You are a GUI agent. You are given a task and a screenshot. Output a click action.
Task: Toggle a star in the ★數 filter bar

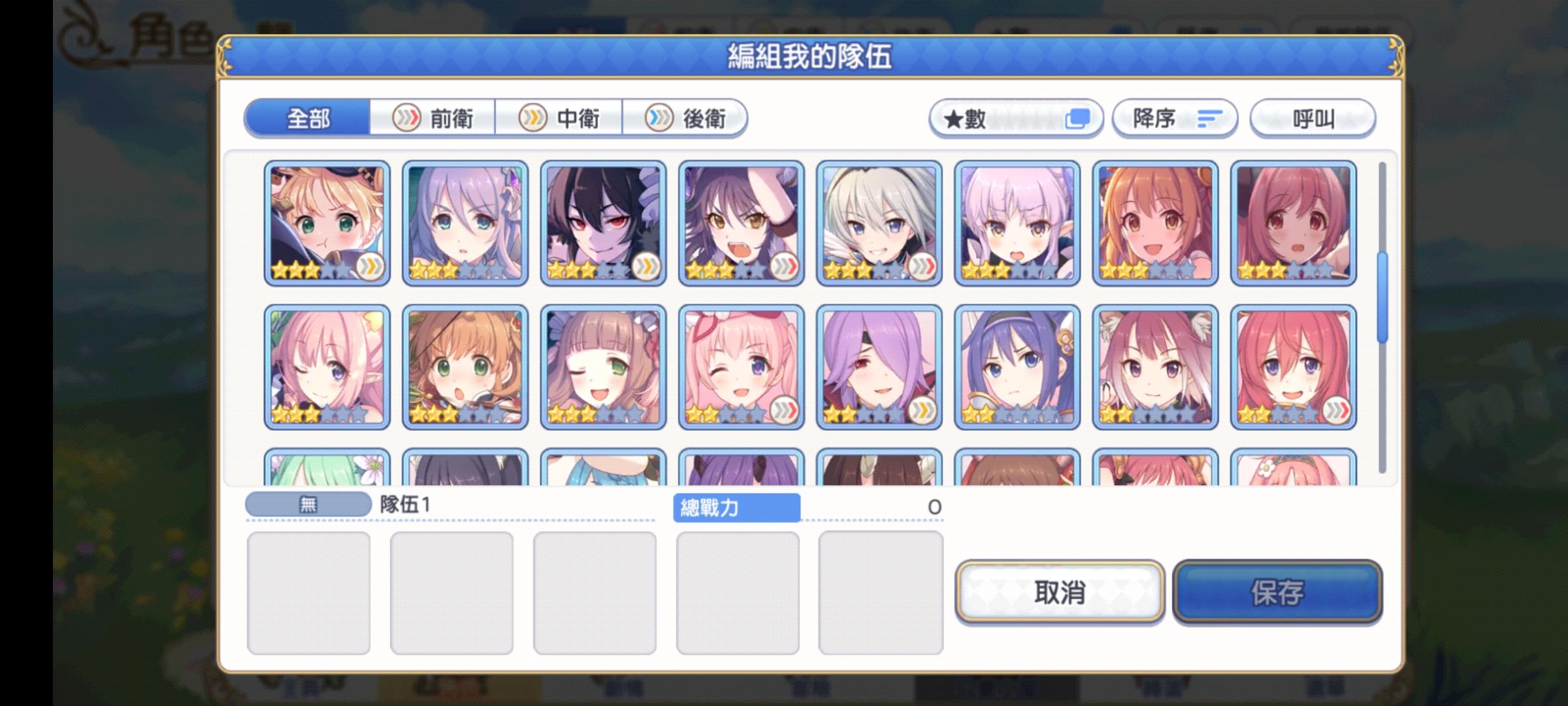1019,120
